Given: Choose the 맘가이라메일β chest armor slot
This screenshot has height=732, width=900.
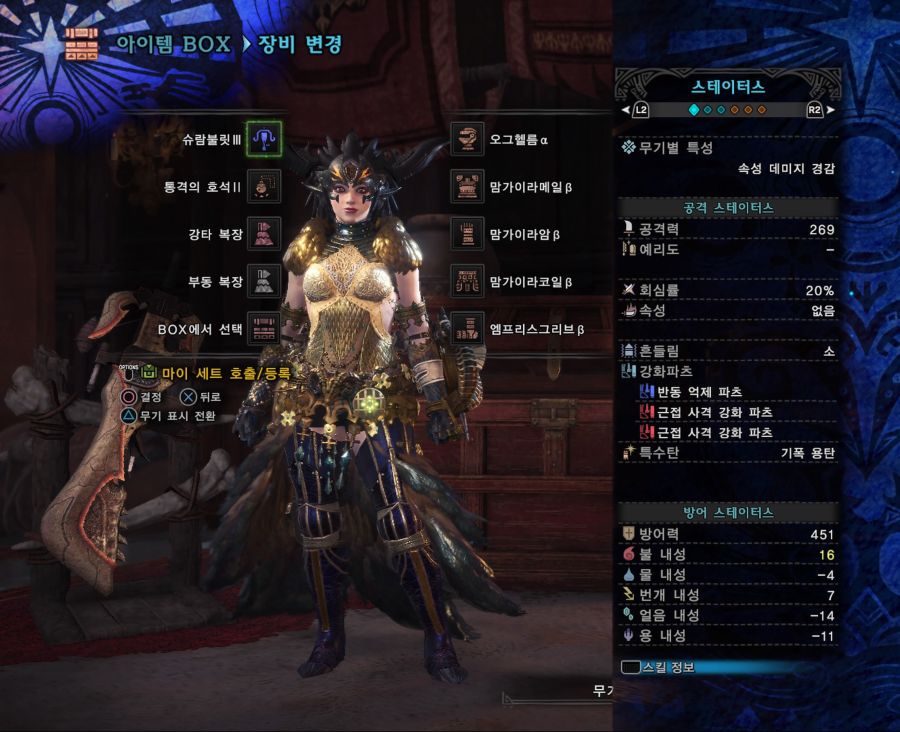Looking at the screenshot, I should click(467, 186).
